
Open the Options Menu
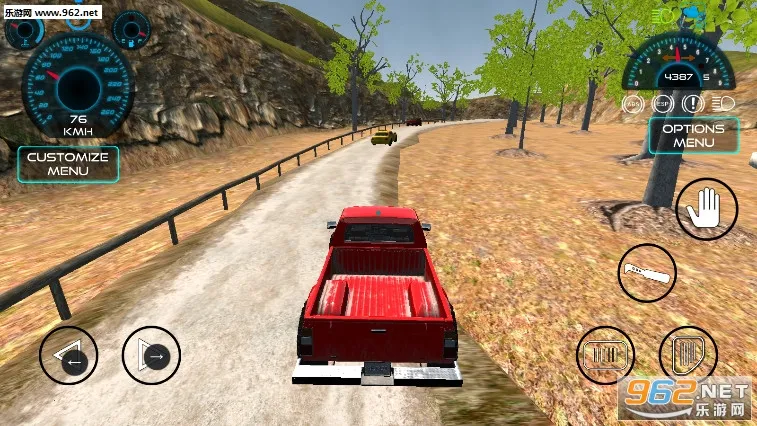point(693,136)
